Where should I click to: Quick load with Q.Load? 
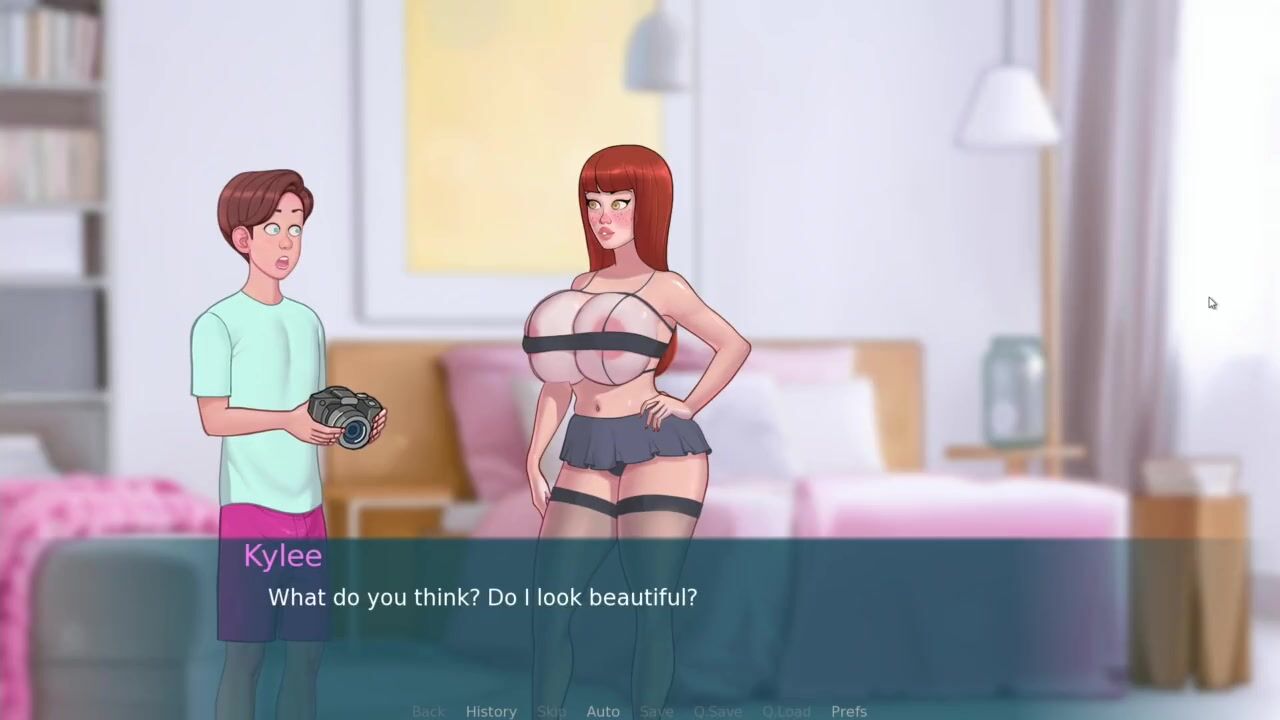pos(786,711)
